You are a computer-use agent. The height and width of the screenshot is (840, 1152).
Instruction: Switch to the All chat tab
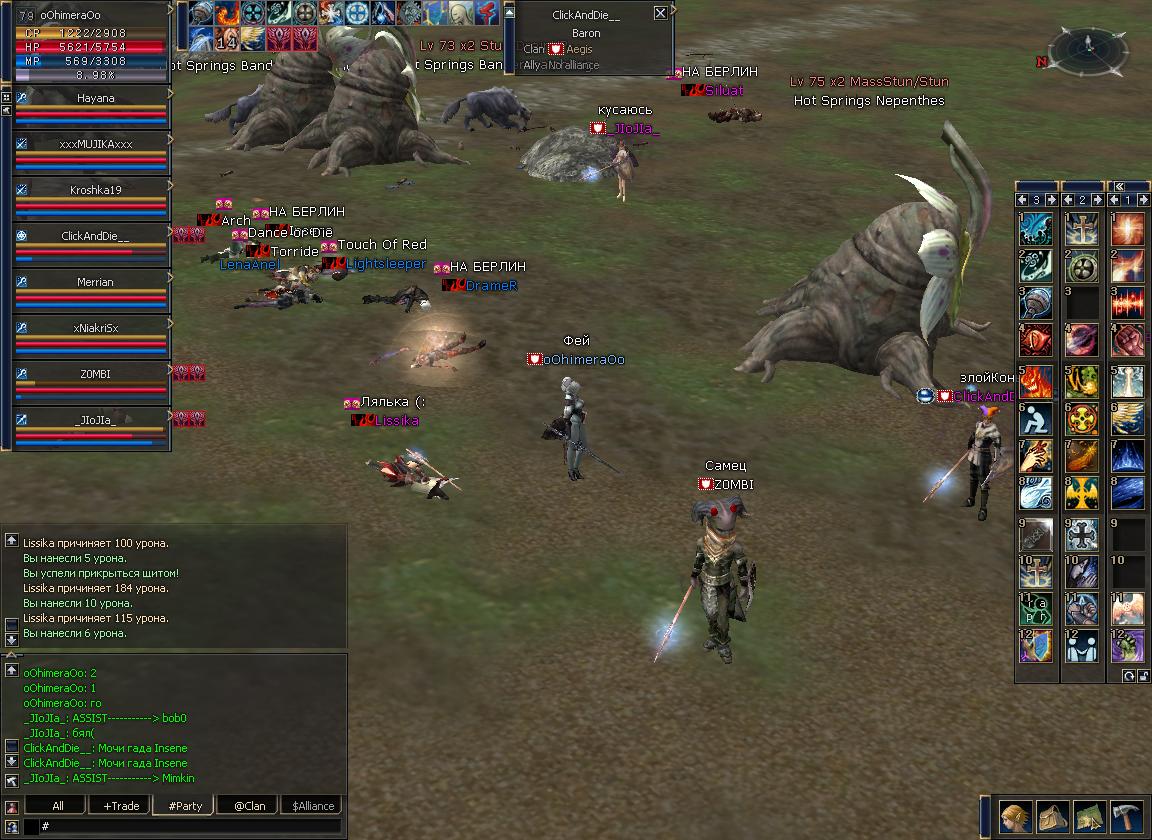tap(57, 806)
